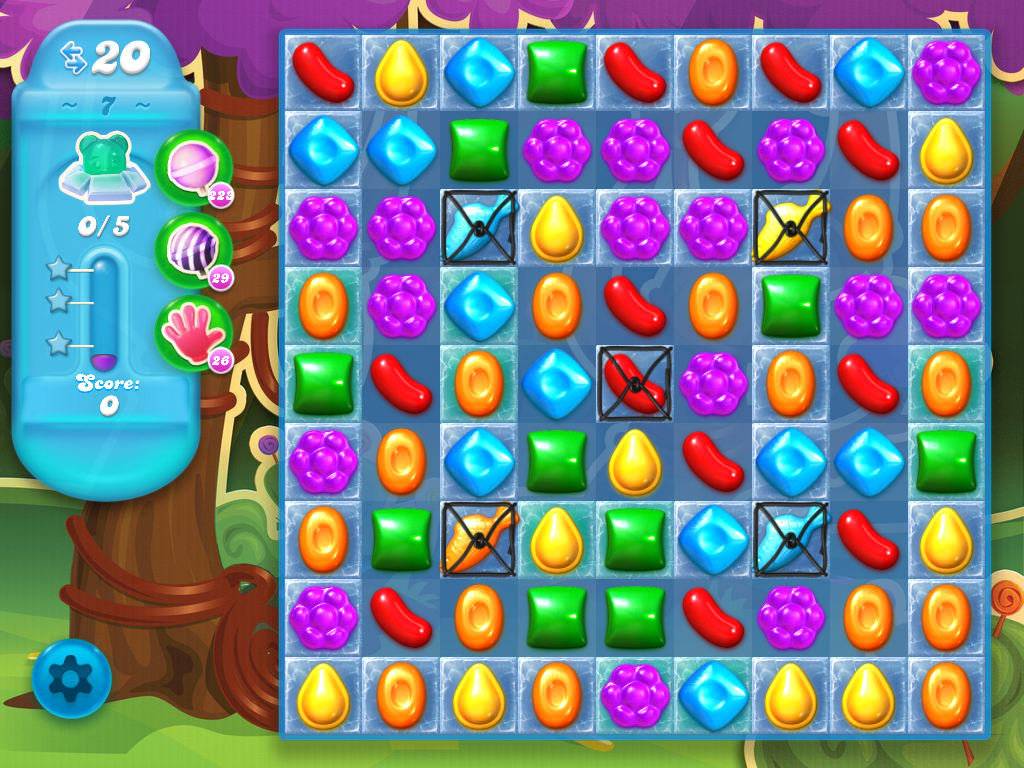This screenshot has height=768, width=1024.
Task: Tap the red candy trapped in a net
Action: 635,383
